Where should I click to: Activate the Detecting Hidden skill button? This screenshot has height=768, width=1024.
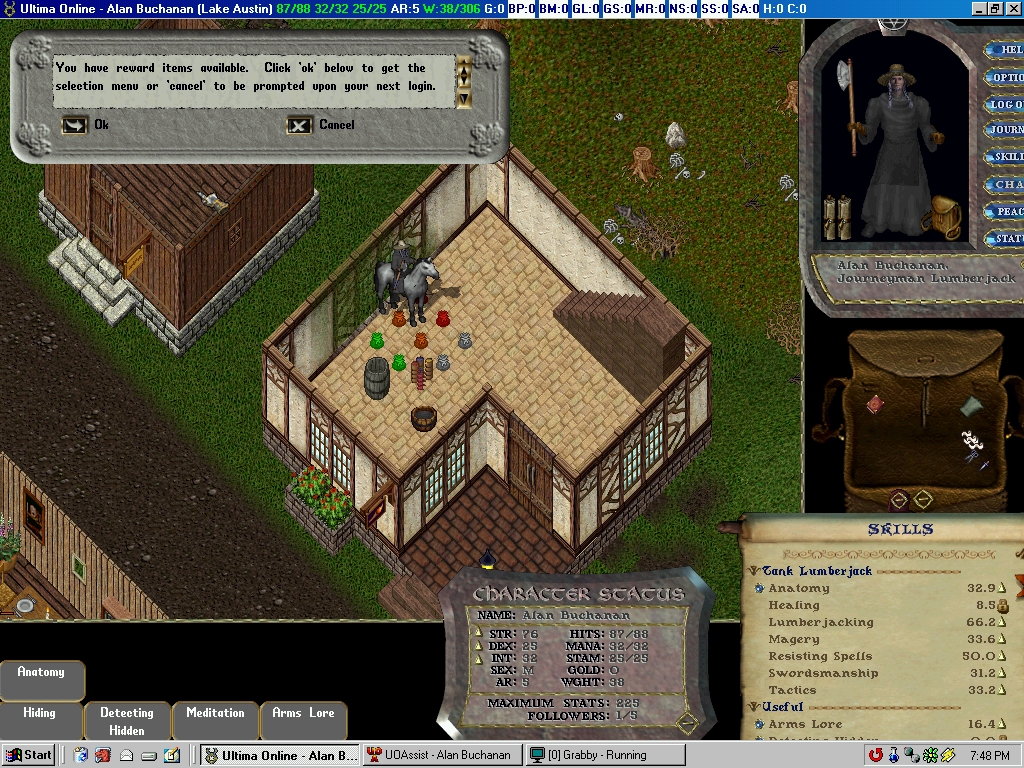pyautogui.click(x=127, y=721)
